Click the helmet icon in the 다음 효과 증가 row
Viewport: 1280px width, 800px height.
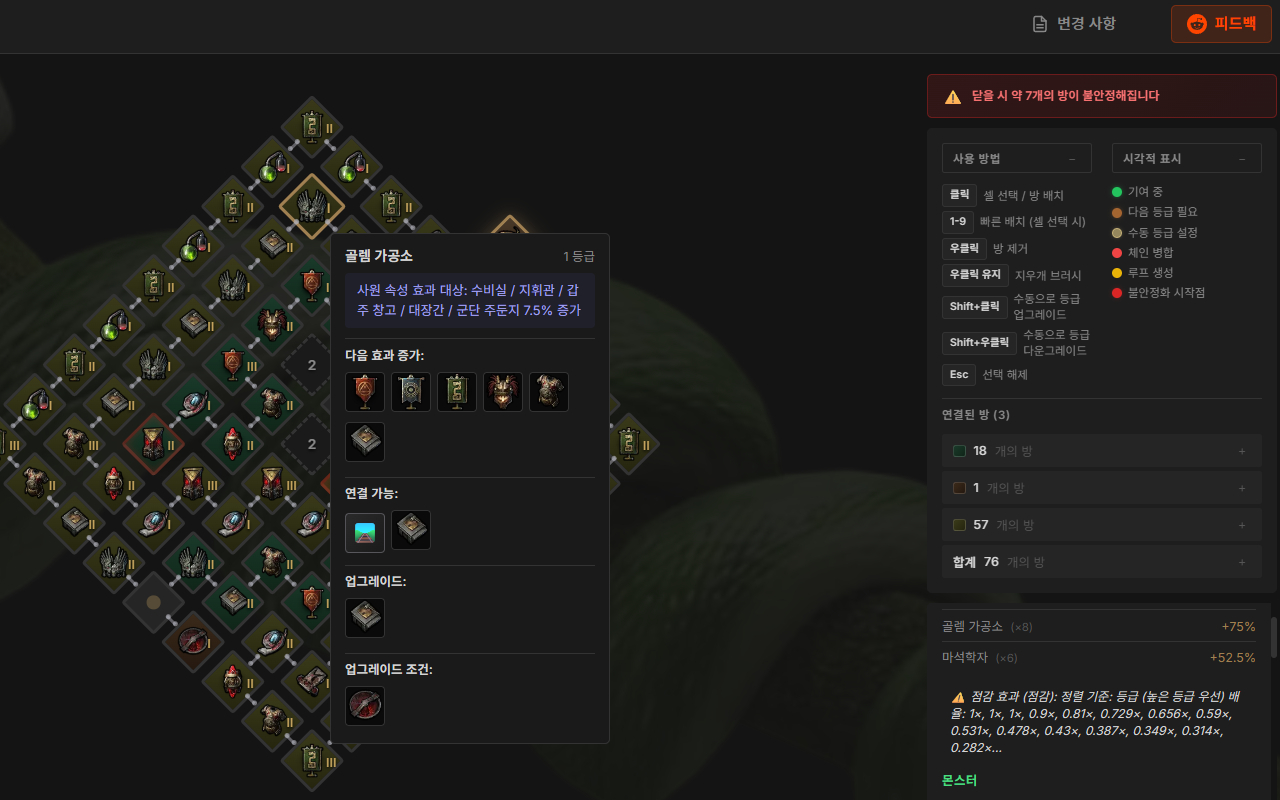pos(503,391)
